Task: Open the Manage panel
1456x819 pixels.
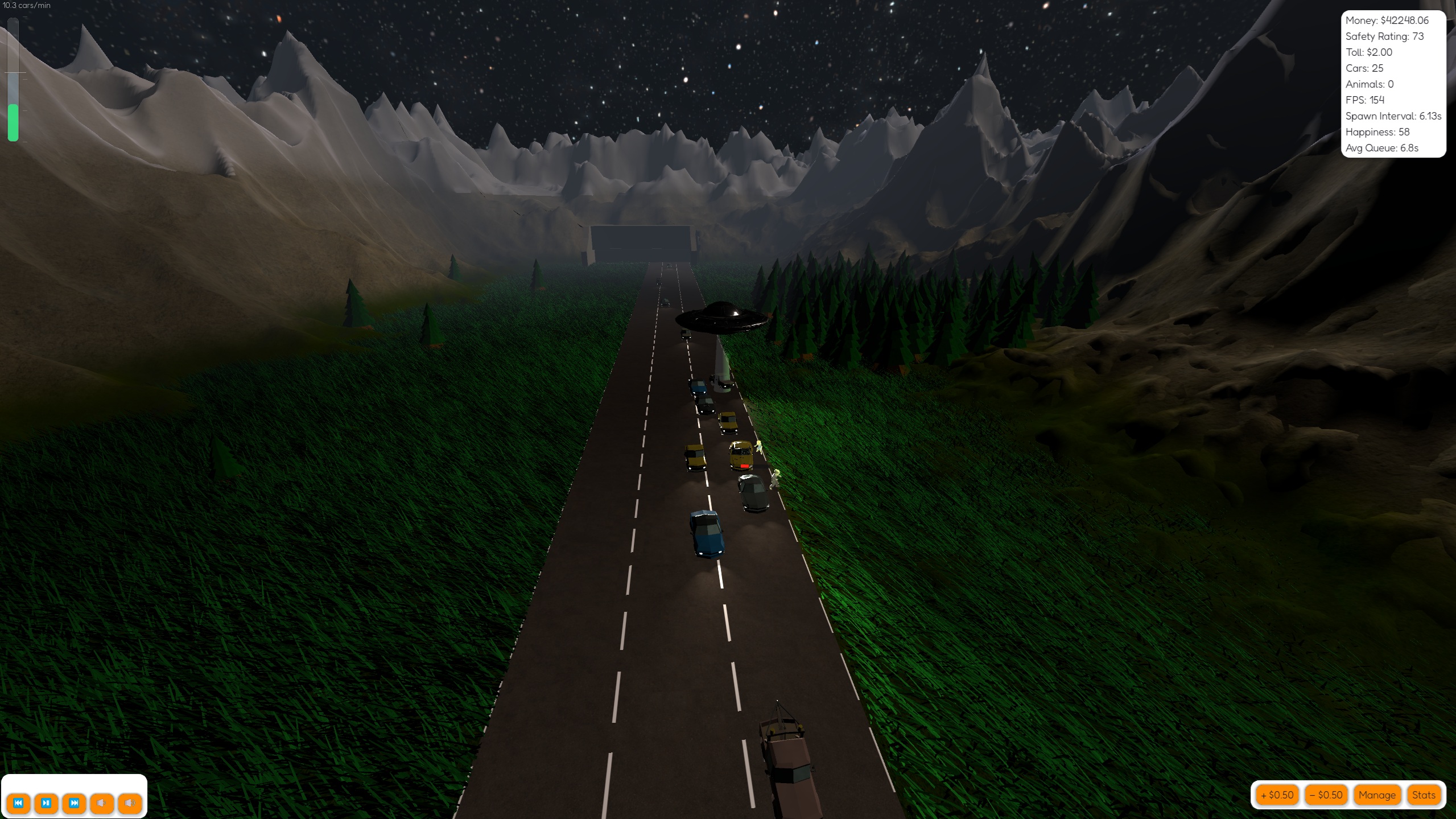Action: [x=1376, y=795]
